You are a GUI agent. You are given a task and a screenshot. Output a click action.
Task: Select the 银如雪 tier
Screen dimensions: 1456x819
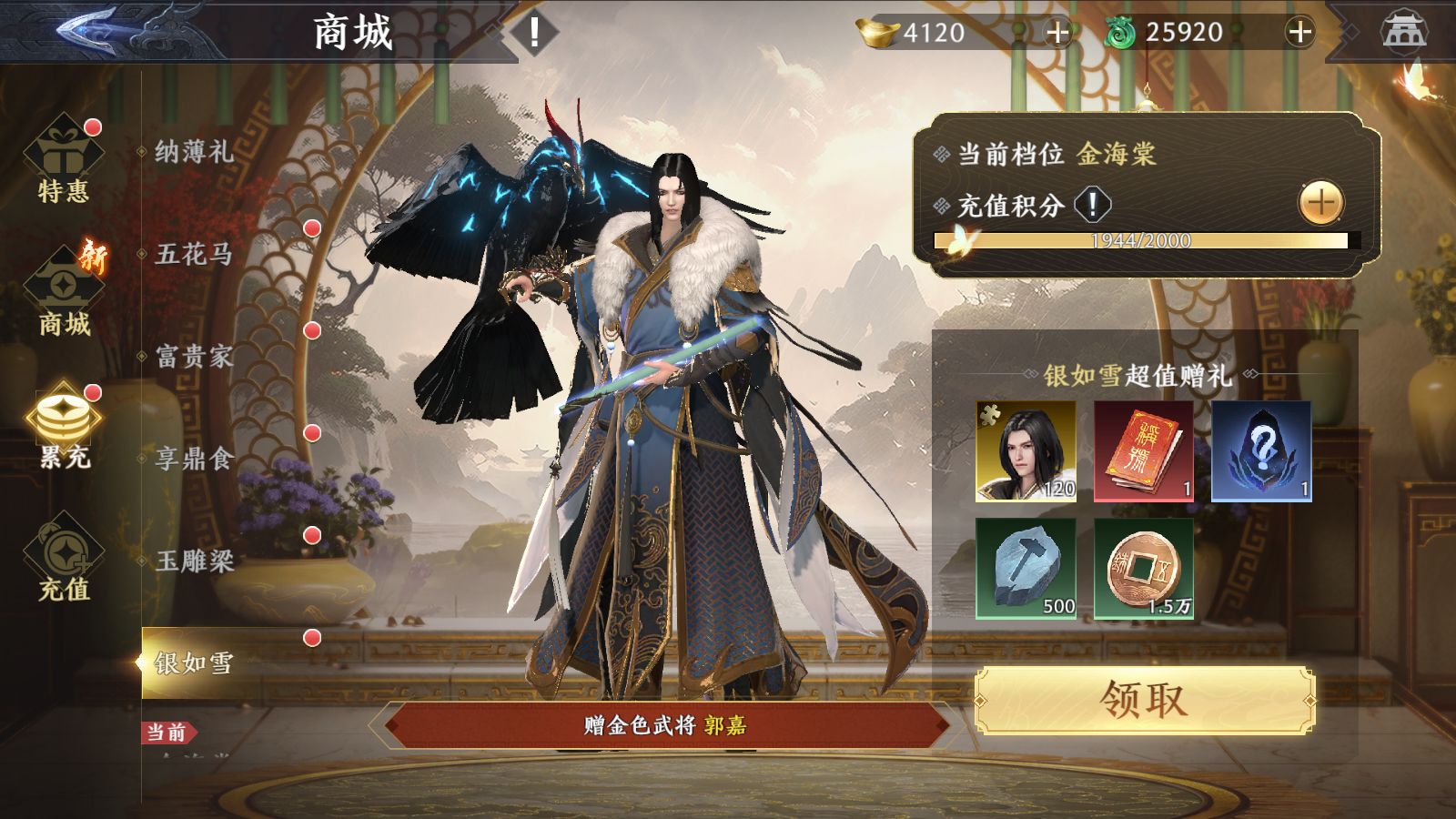click(x=194, y=662)
